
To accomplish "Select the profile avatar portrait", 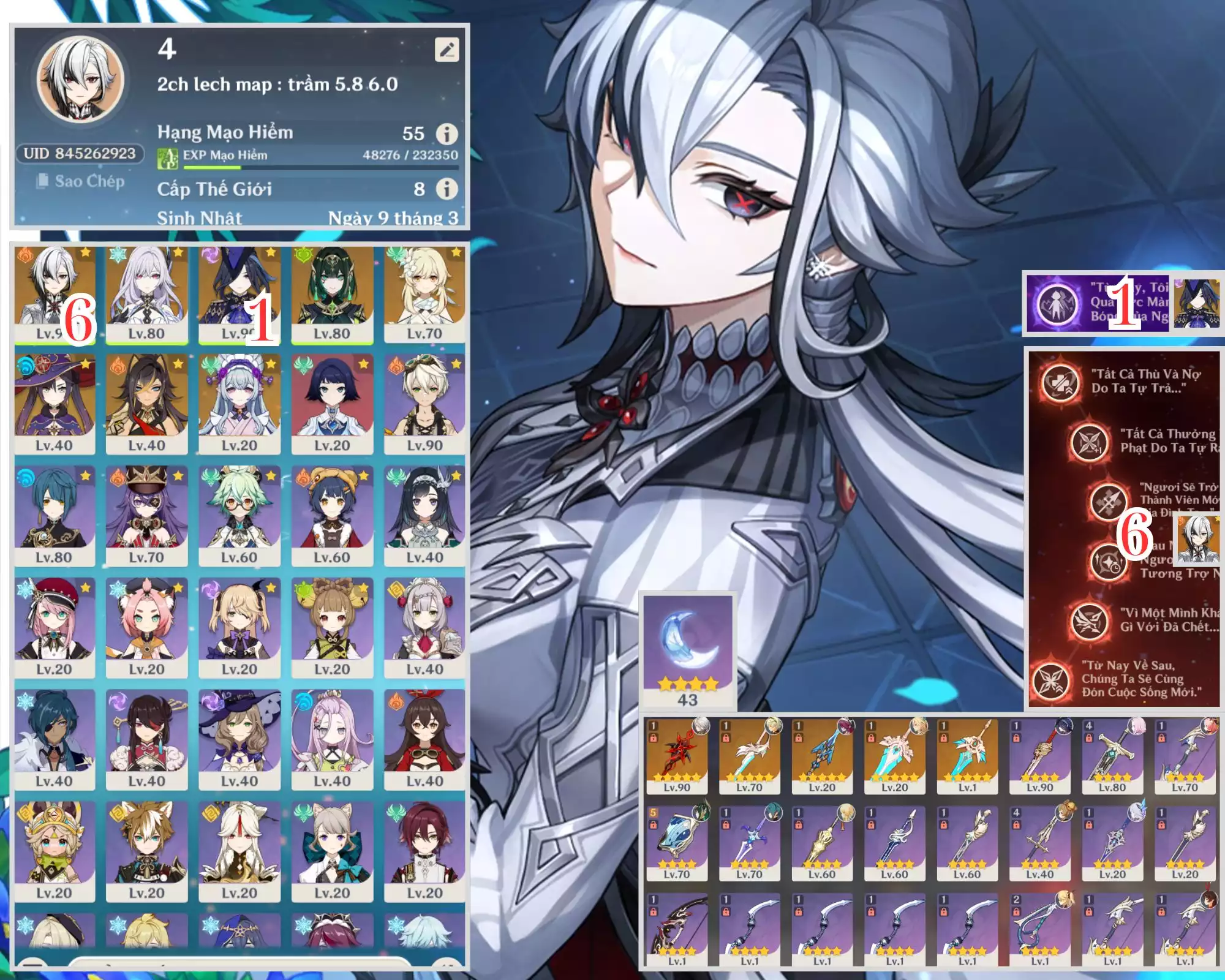I will click(80, 78).
